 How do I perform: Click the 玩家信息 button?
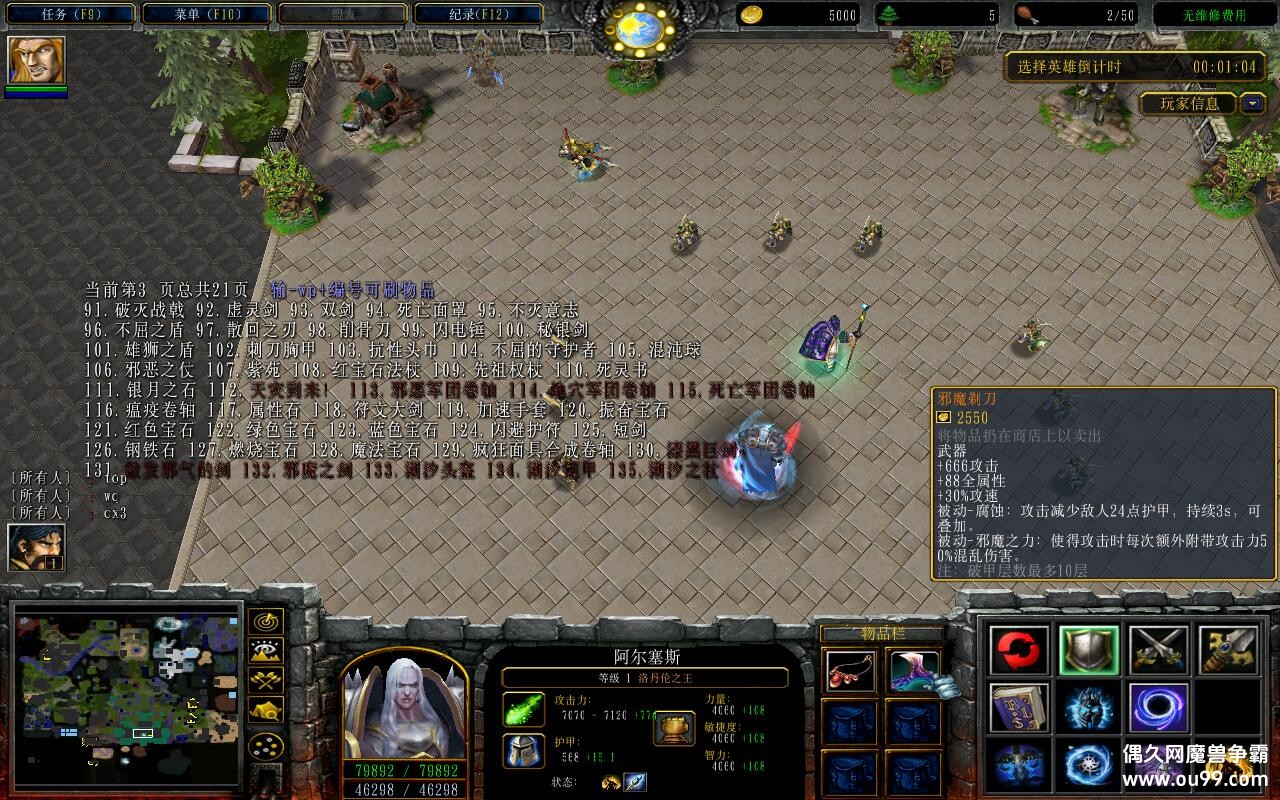1190,103
